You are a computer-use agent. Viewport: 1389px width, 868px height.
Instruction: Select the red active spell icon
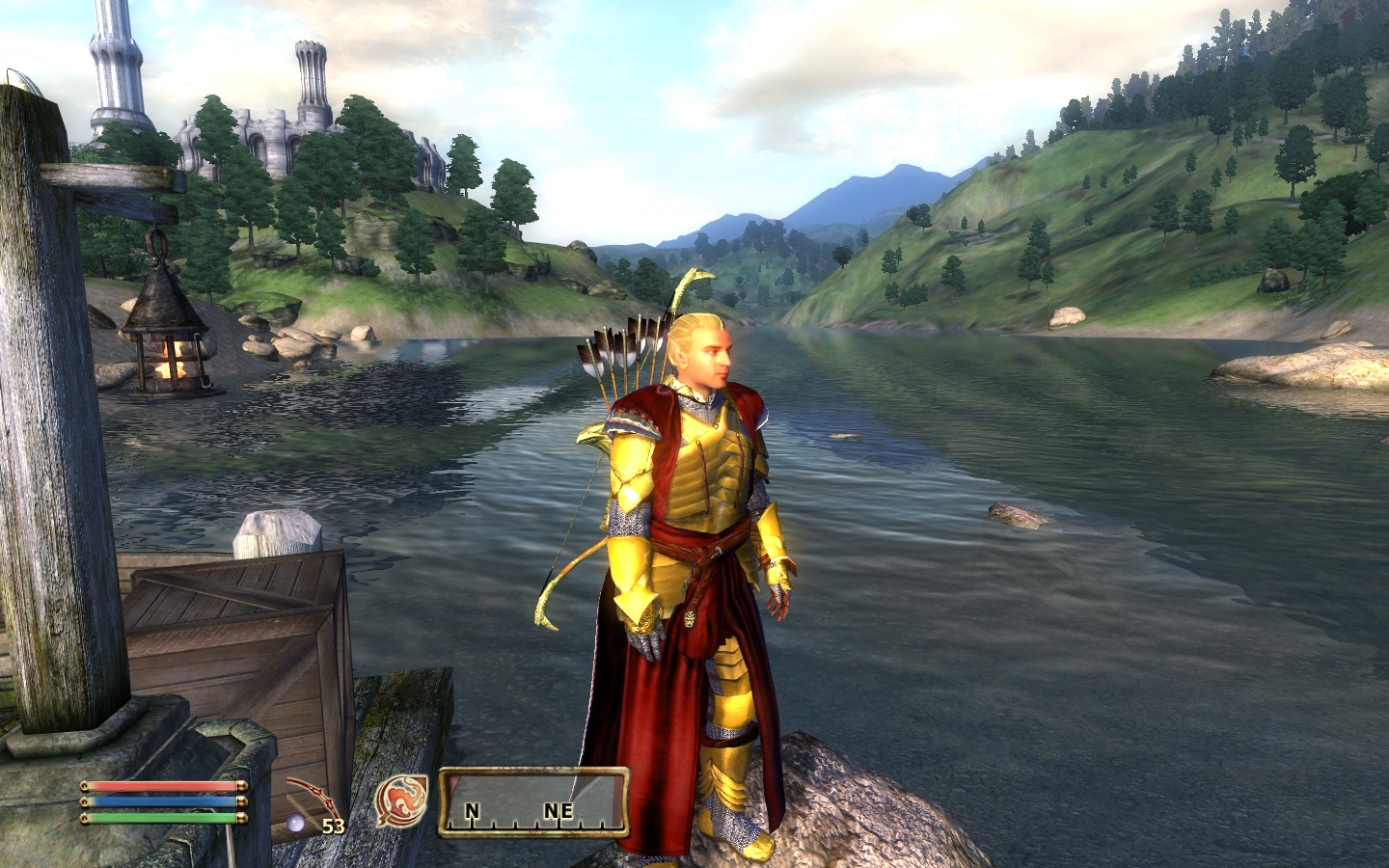(401, 801)
